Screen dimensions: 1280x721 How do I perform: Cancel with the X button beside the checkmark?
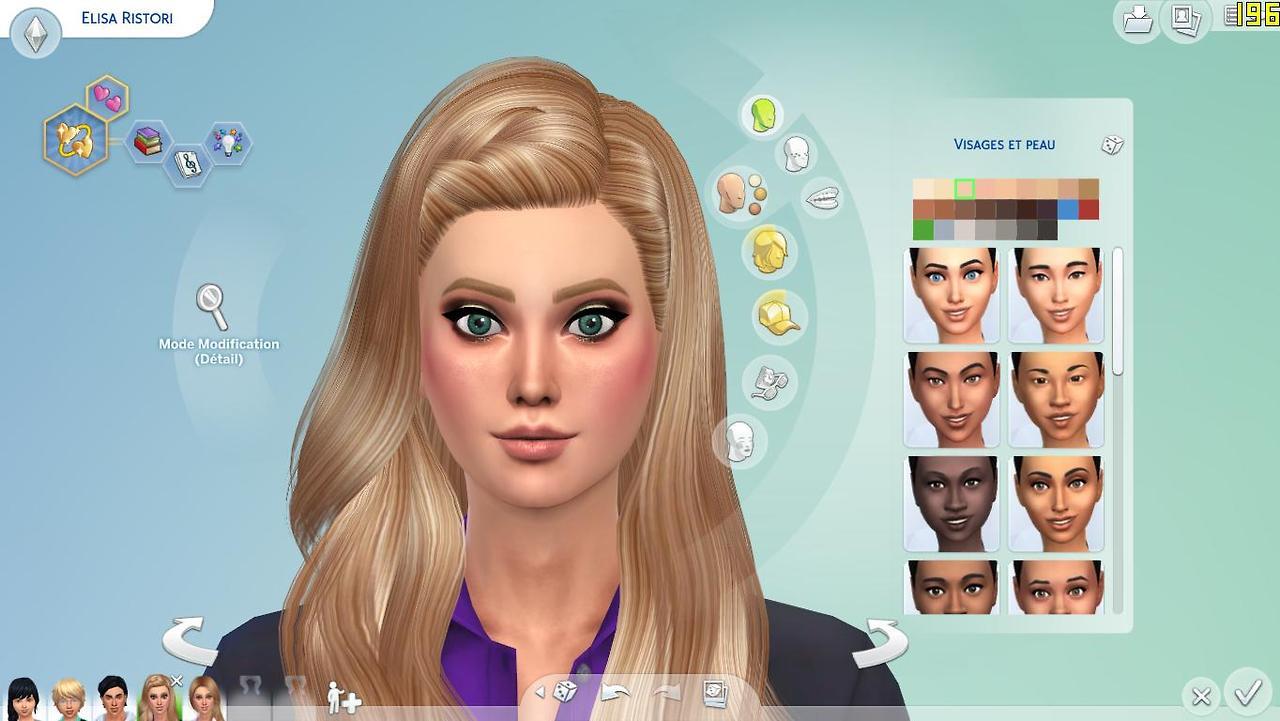pos(1201,696)
